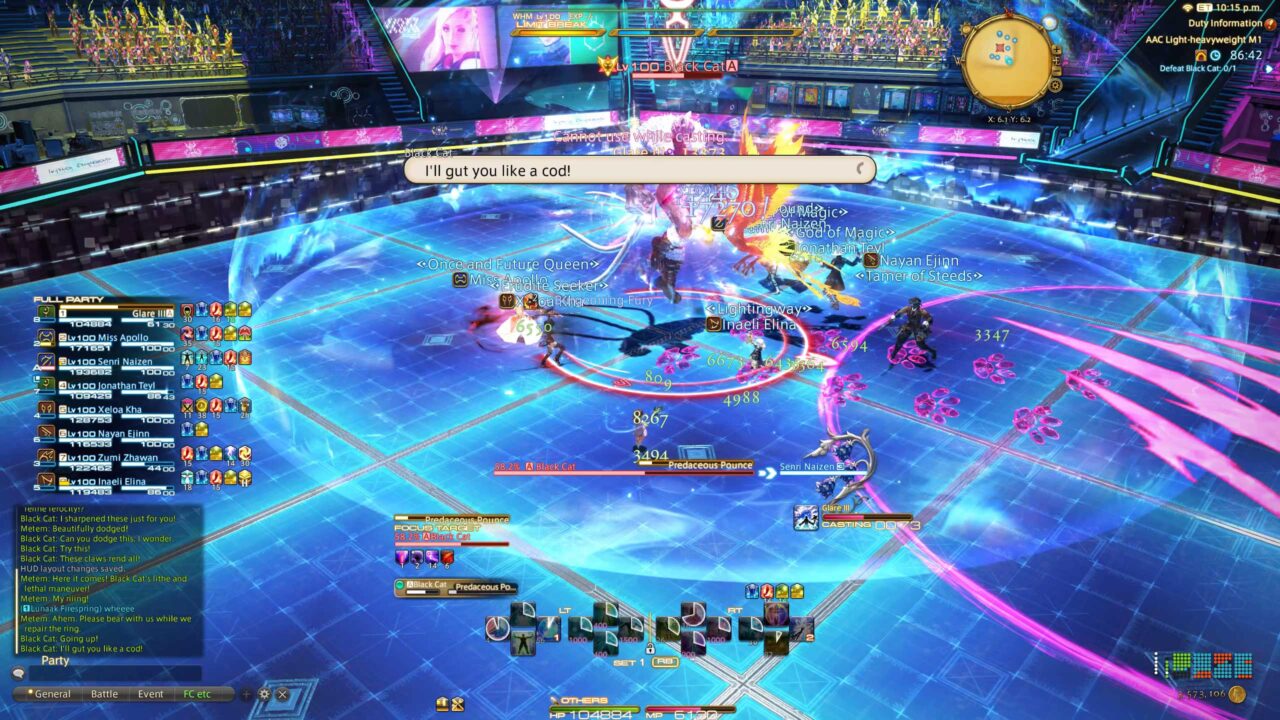
Task: Click the minimap zoom-in plus button
Action: pos(1056,50)
